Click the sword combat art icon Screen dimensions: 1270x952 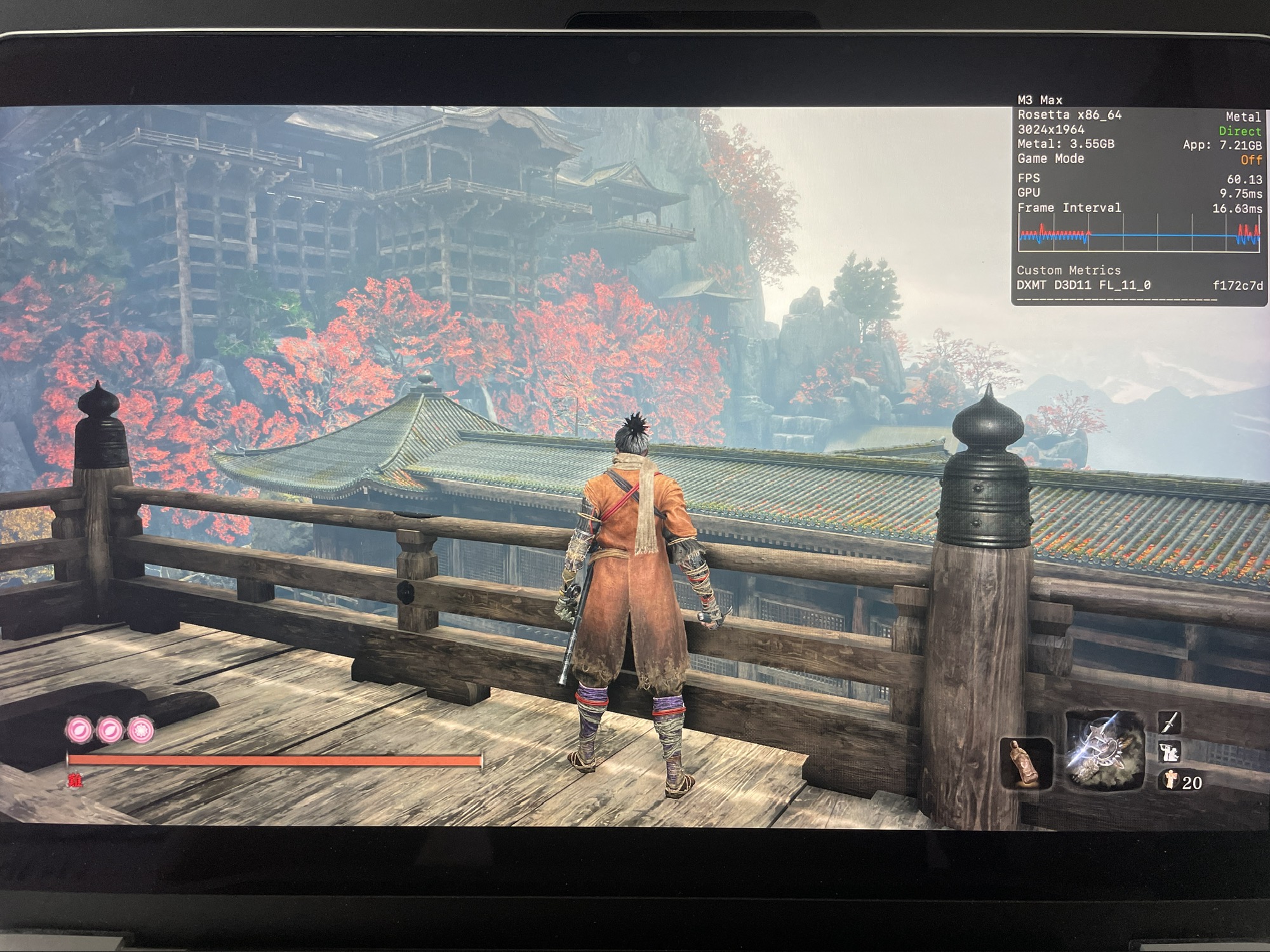click(x=1170, y=722)
